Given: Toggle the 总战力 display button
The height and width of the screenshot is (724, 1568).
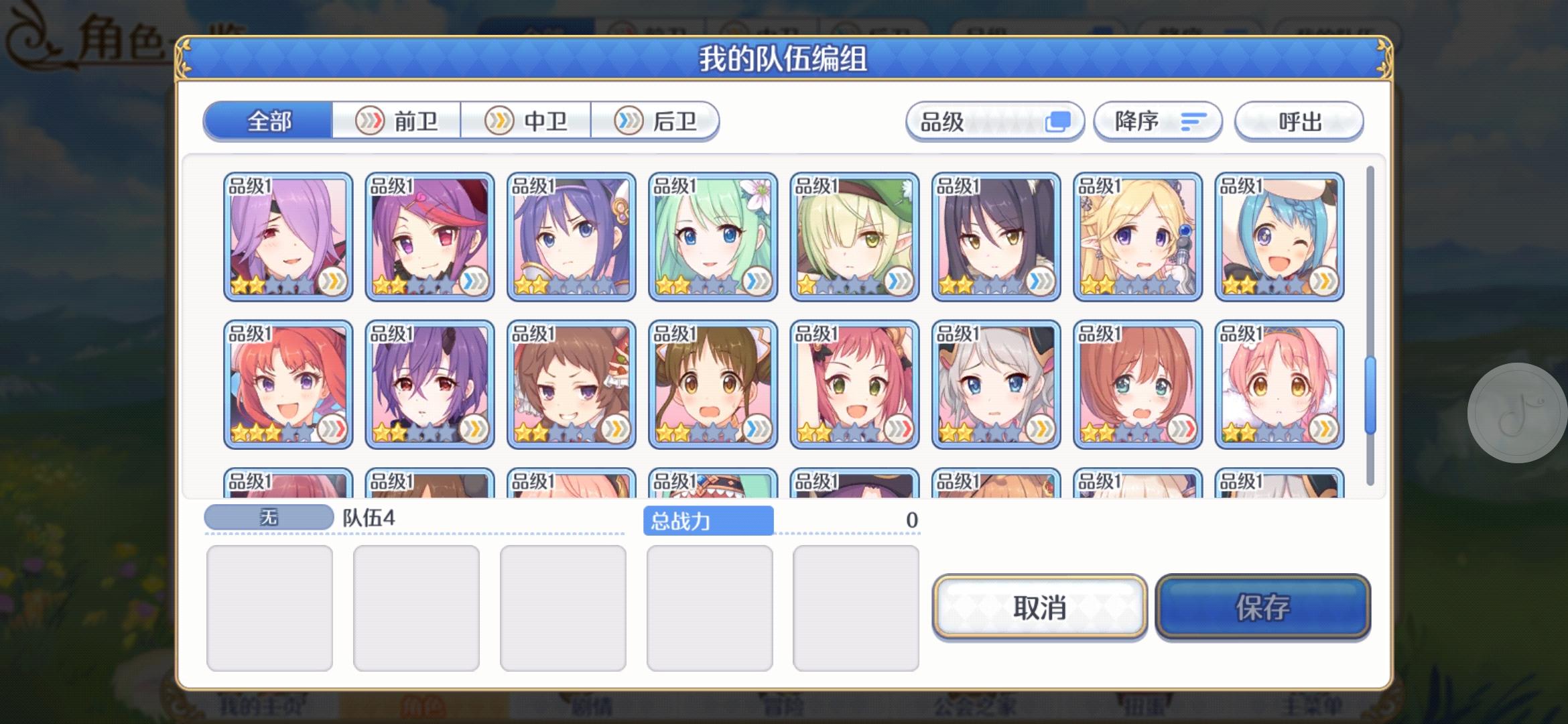Looking at the screenshot, I should point(710,520).
